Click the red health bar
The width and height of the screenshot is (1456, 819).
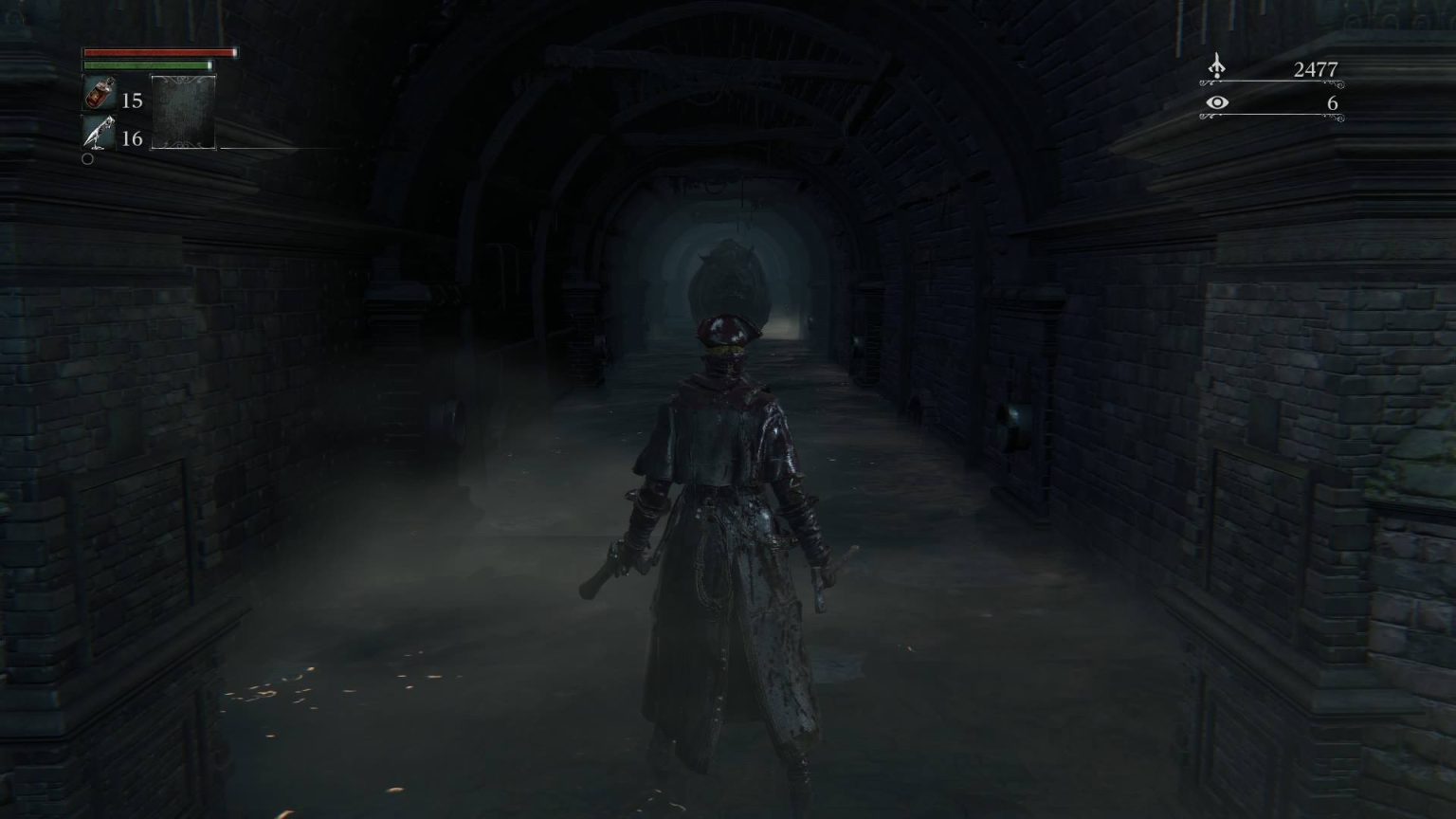156,54
